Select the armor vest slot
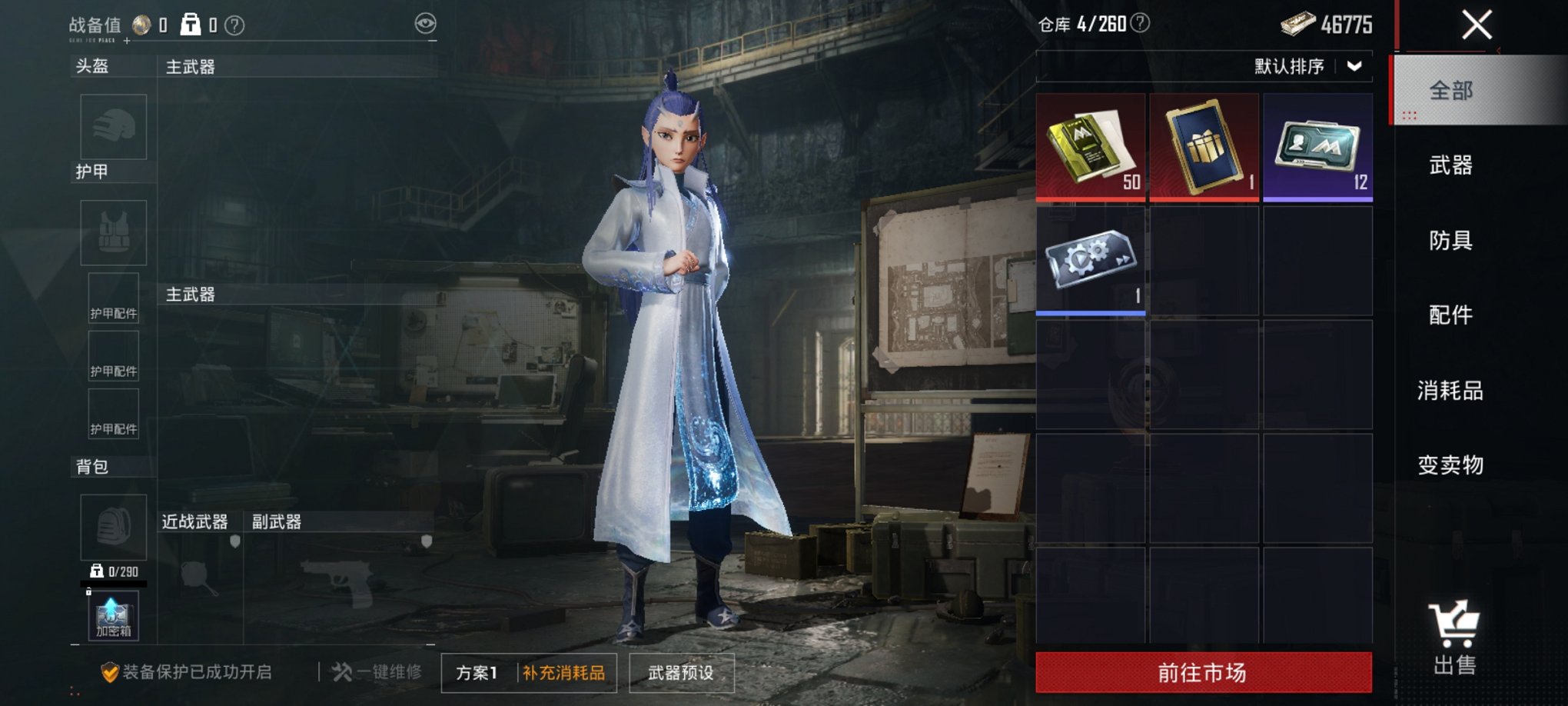Image resolution: width=1568 pixels, height=706 pixels. coord(112,232)
